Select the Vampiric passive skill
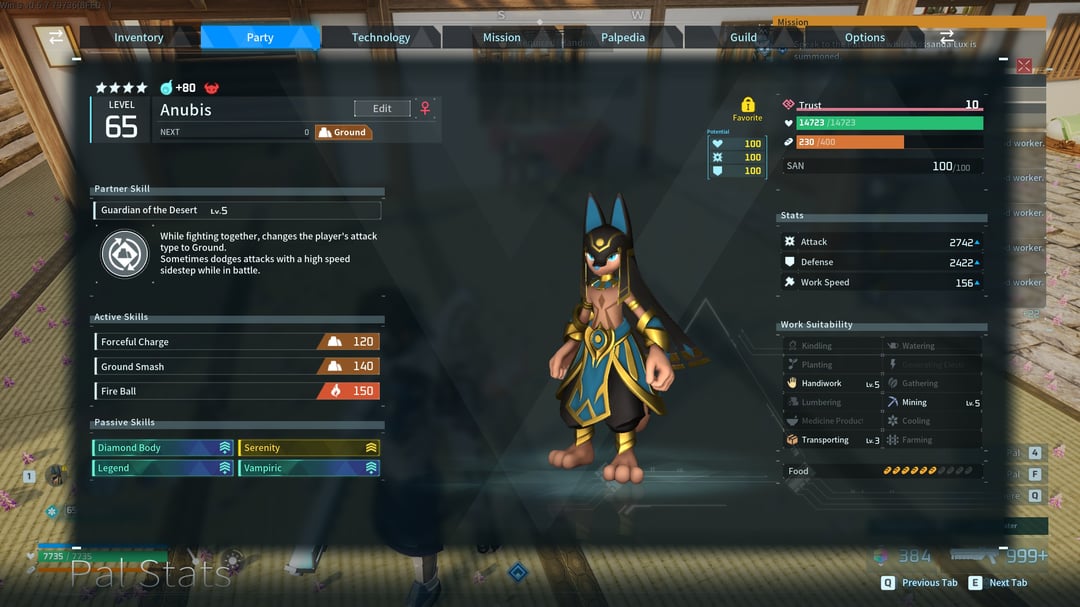The width and height of the screenshot is (1080, 607). point(309,468)
